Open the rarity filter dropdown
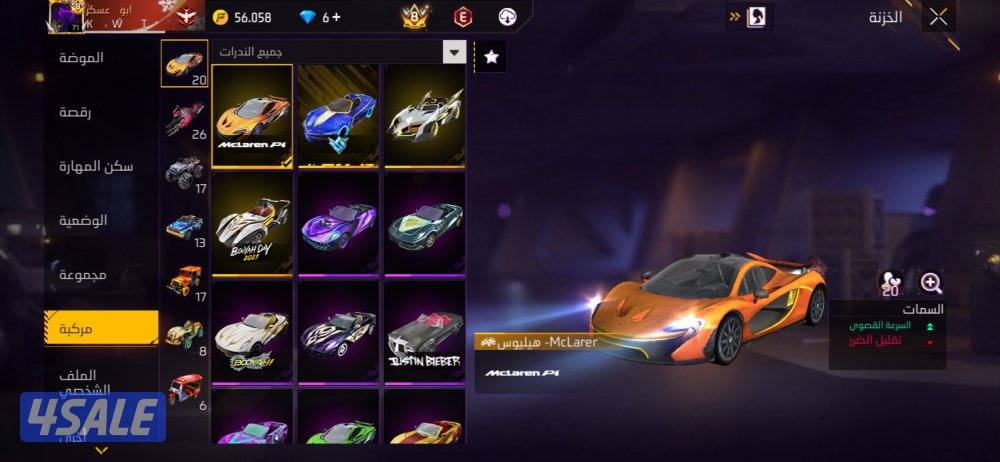1000x462 pixels. click(455, 53)
